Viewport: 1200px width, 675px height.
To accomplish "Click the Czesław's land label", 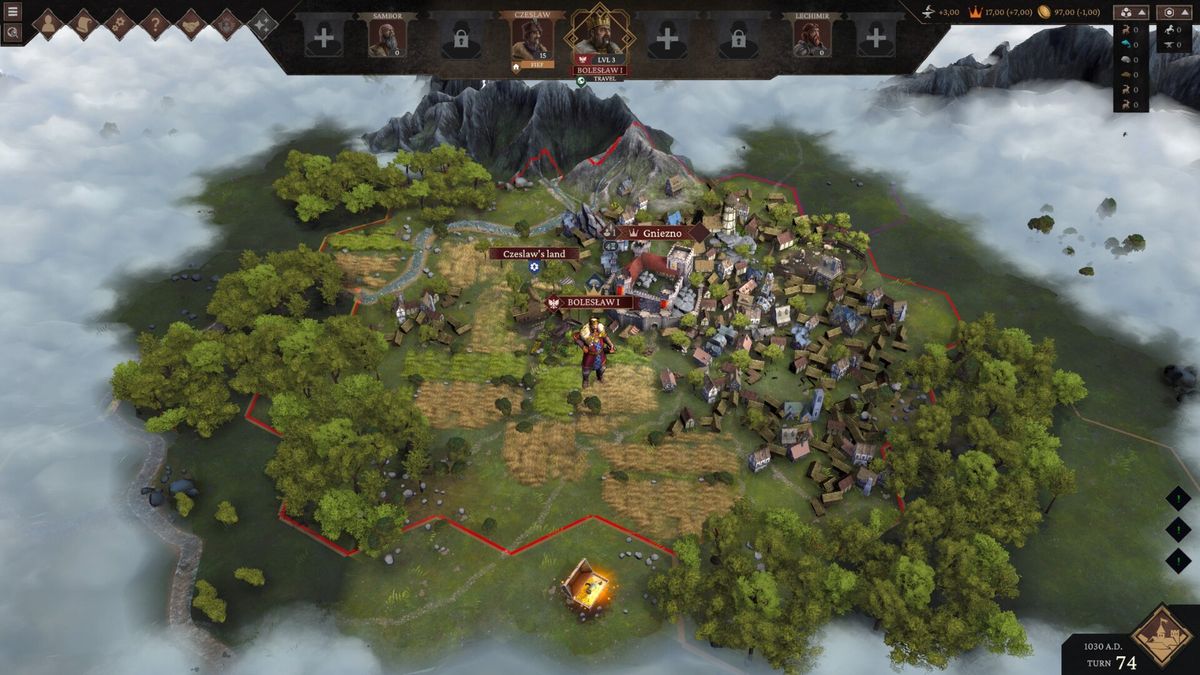I will pos(534,254).
